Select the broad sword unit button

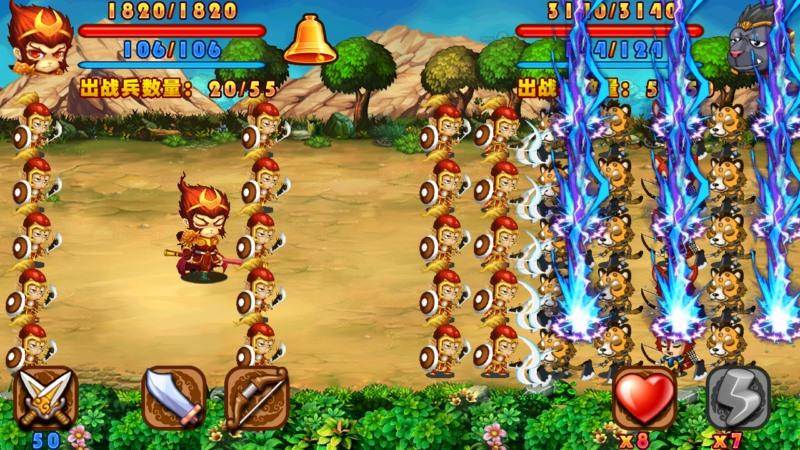175,397
